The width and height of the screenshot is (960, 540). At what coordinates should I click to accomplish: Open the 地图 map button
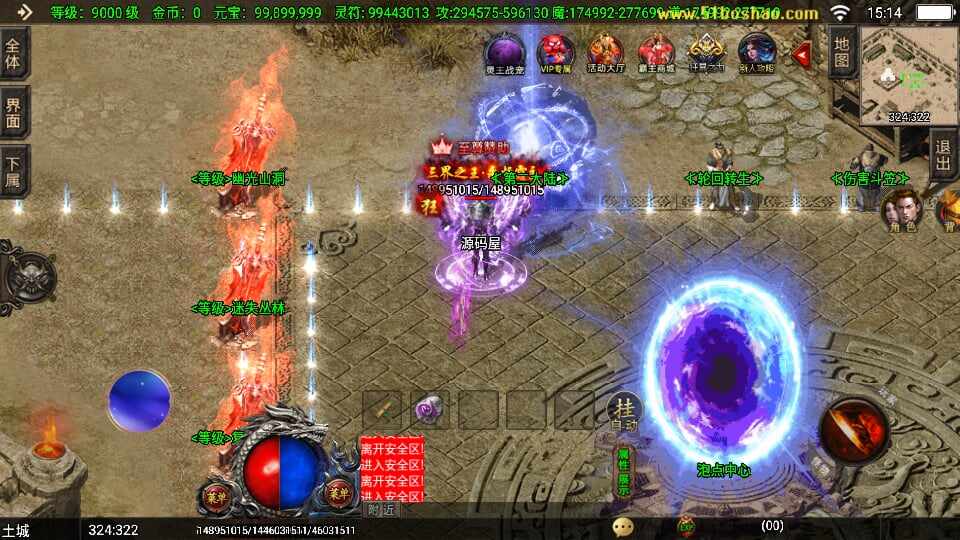(842, 52)
